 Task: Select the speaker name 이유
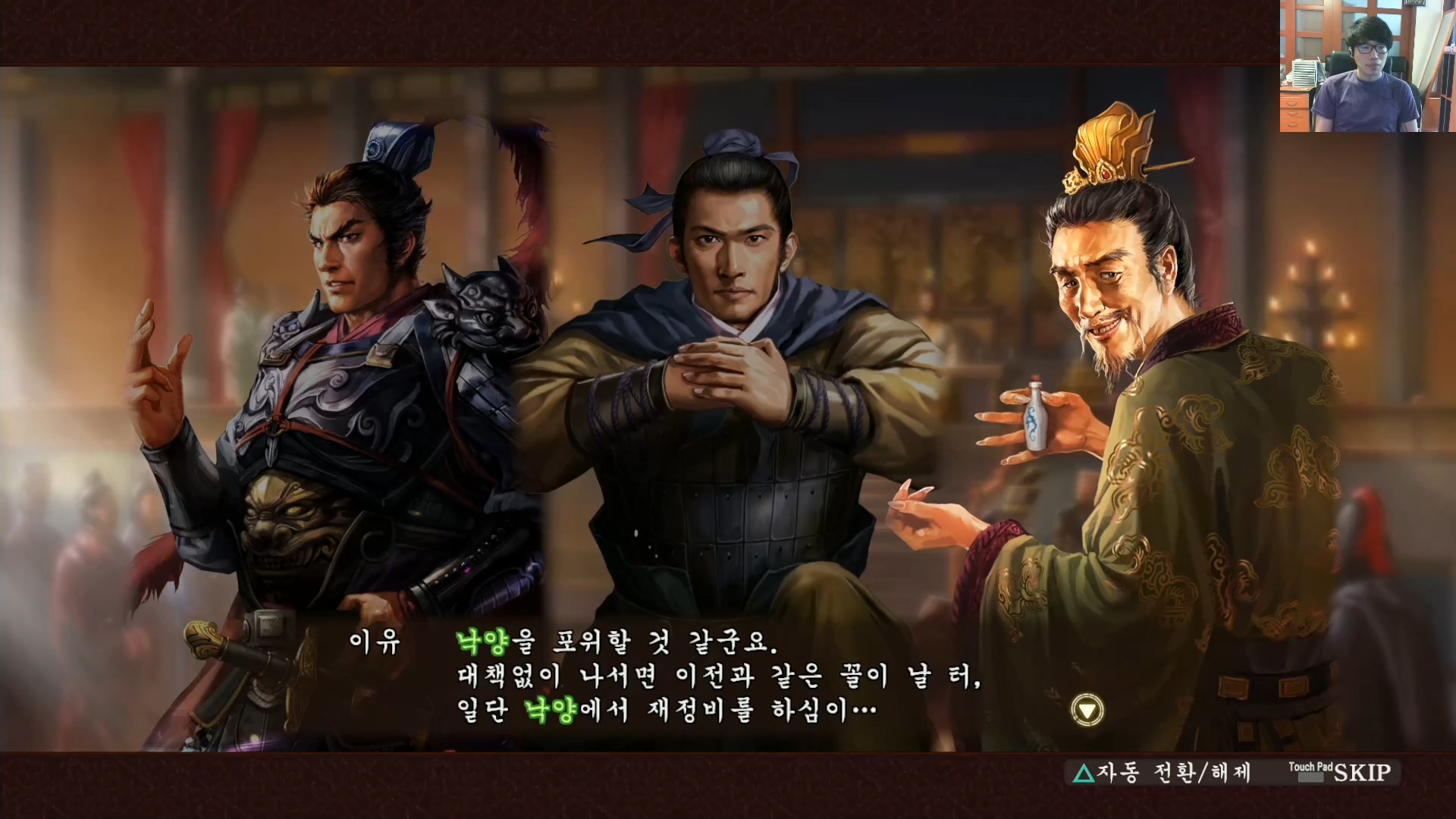[372, 642]
